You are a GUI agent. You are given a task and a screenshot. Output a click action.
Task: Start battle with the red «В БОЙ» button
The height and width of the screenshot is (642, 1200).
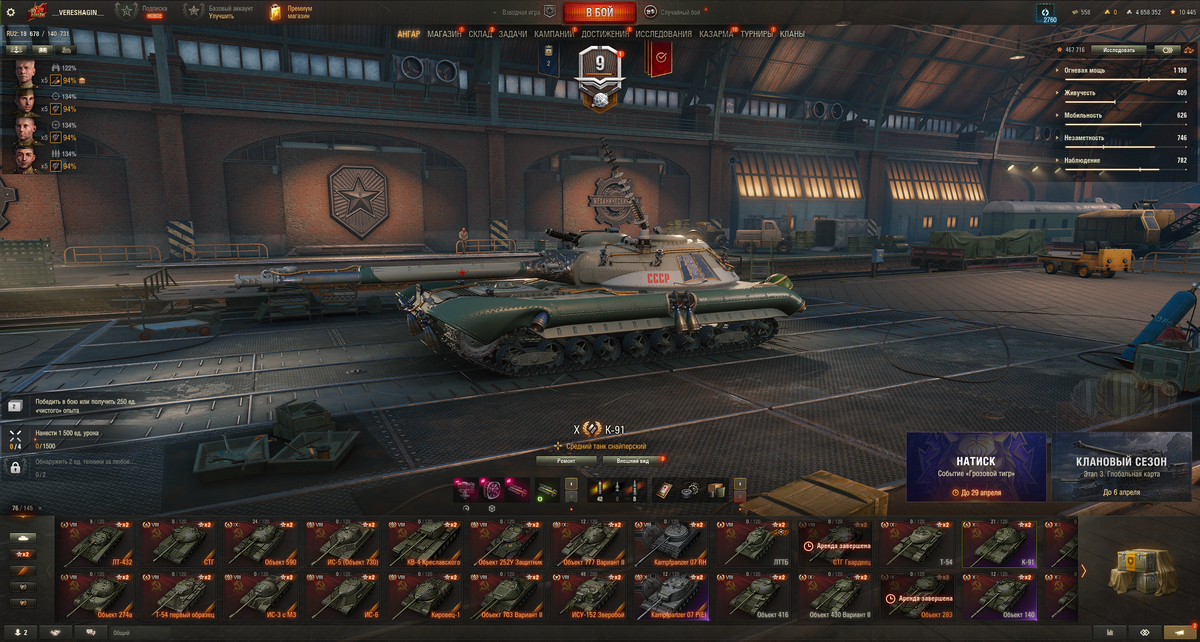pyautogui.click(x=599, y=12)
